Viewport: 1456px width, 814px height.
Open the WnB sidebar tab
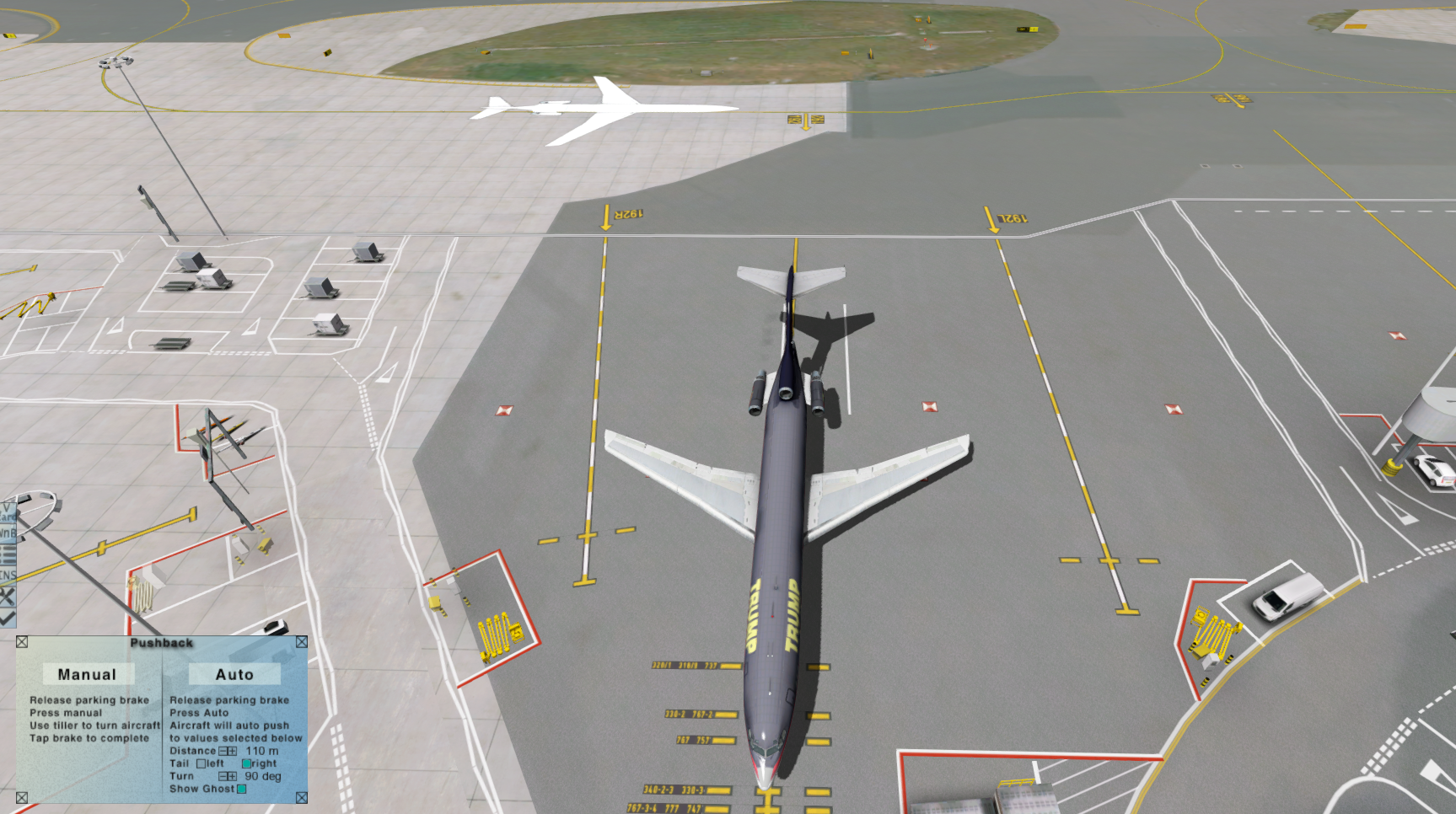(7, 533)
